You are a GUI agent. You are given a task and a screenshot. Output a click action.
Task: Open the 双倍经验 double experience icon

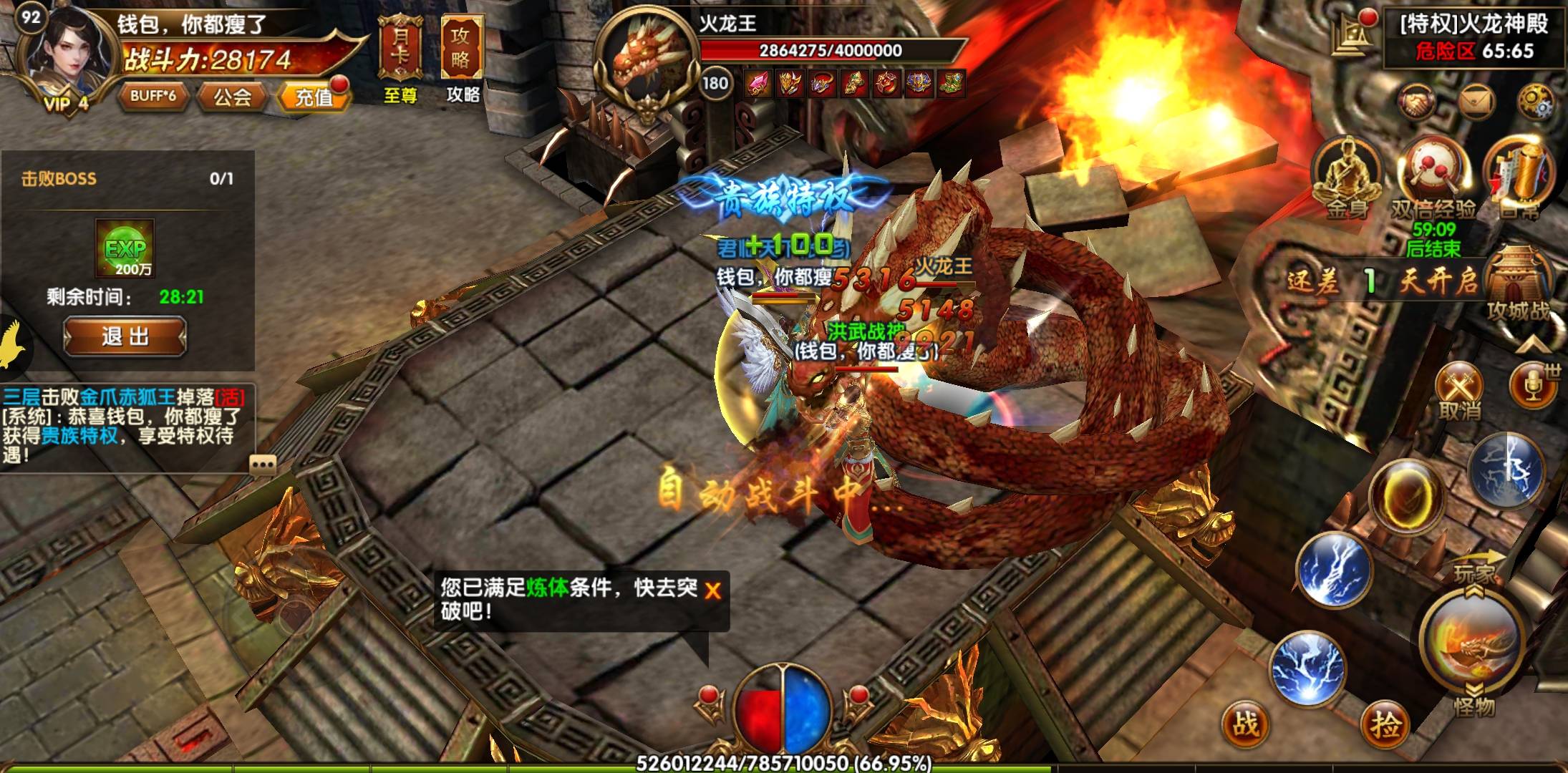tap(1433, 179)
